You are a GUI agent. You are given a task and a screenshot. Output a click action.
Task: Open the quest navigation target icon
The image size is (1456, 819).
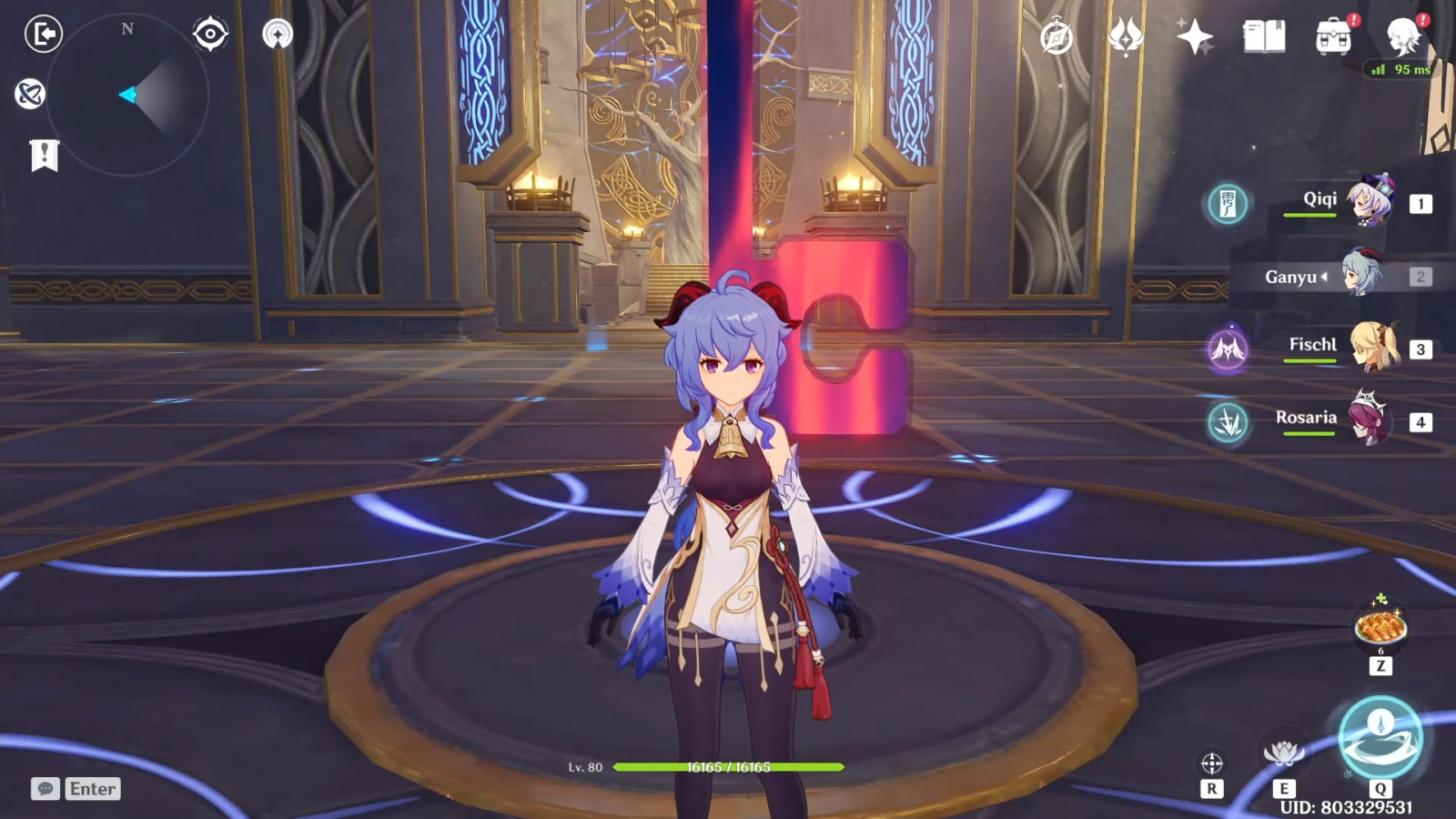tap(210, 35)
